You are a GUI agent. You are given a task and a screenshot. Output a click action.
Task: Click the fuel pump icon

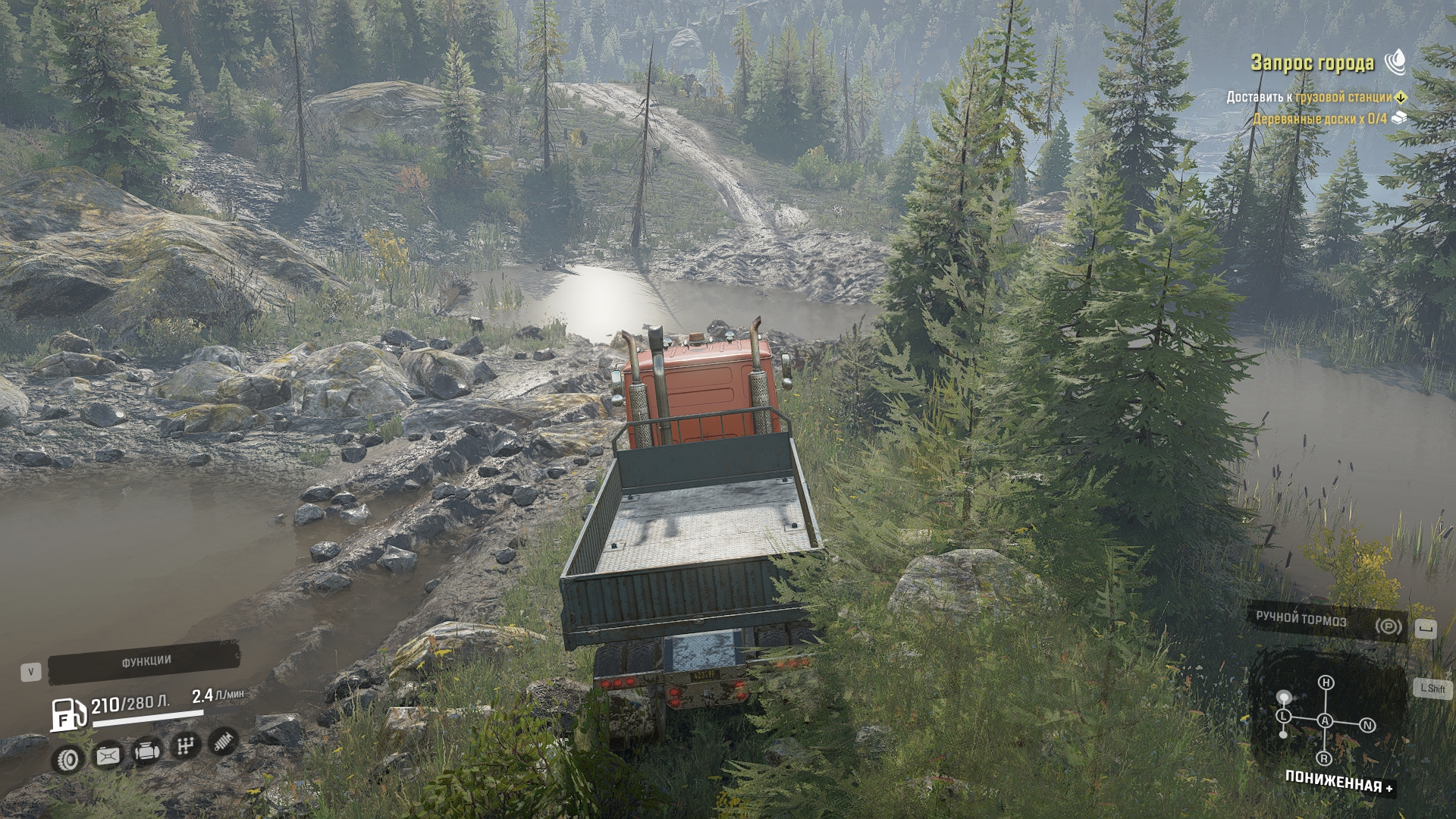click(x=67, y=714)
